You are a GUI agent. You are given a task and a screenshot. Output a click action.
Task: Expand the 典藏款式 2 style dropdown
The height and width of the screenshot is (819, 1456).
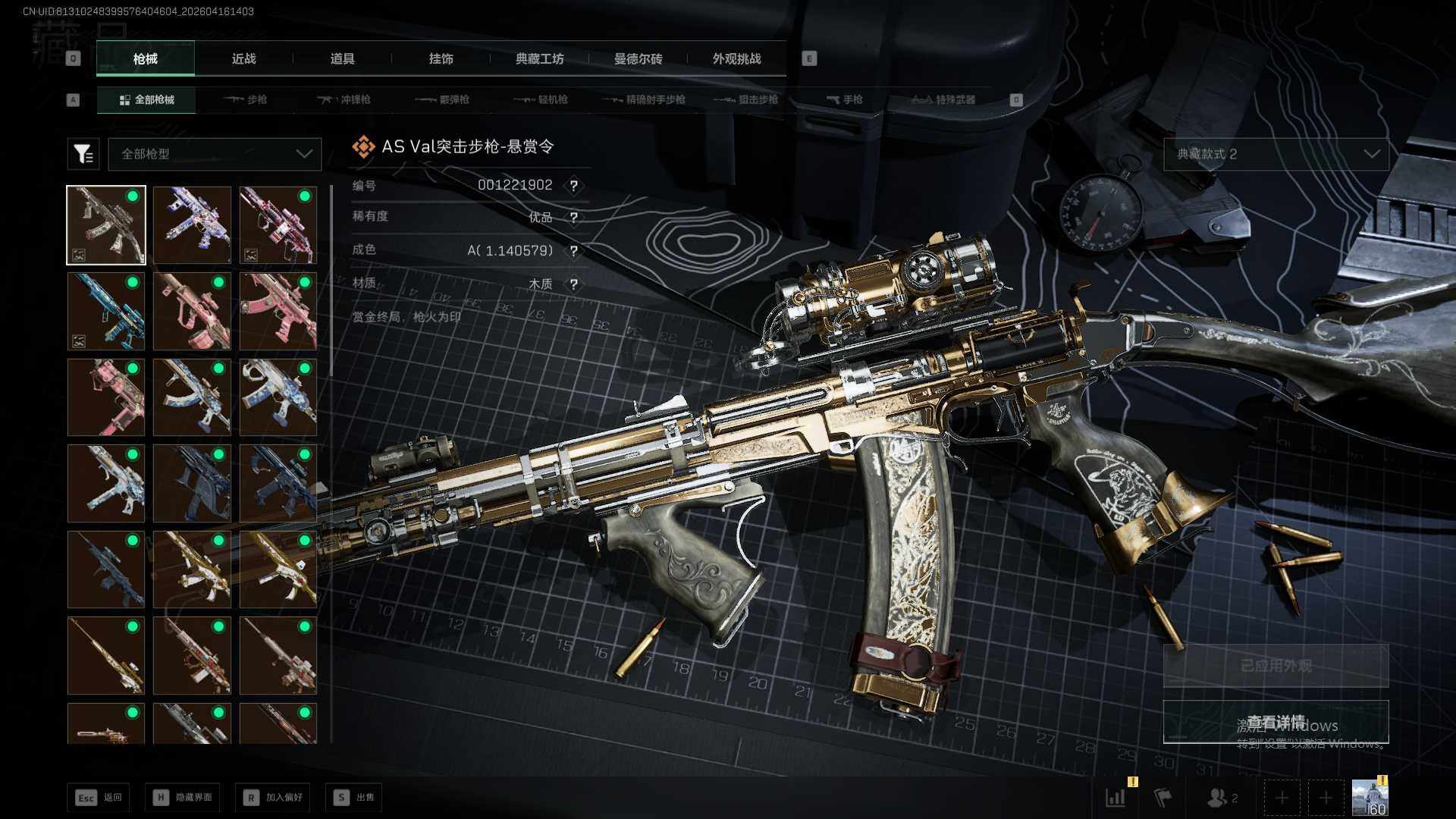click(1276, 154)
